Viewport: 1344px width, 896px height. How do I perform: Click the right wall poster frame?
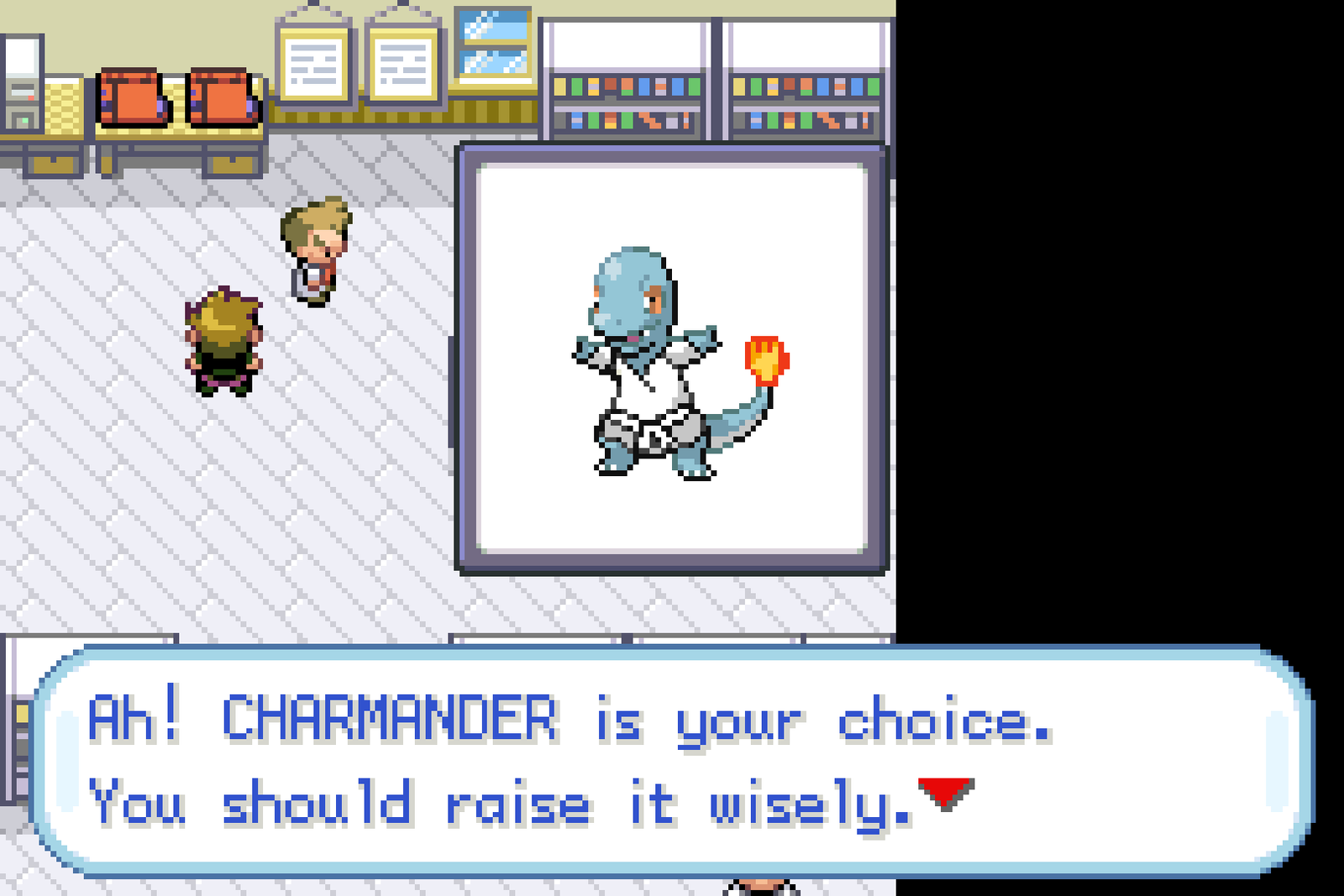402,63
